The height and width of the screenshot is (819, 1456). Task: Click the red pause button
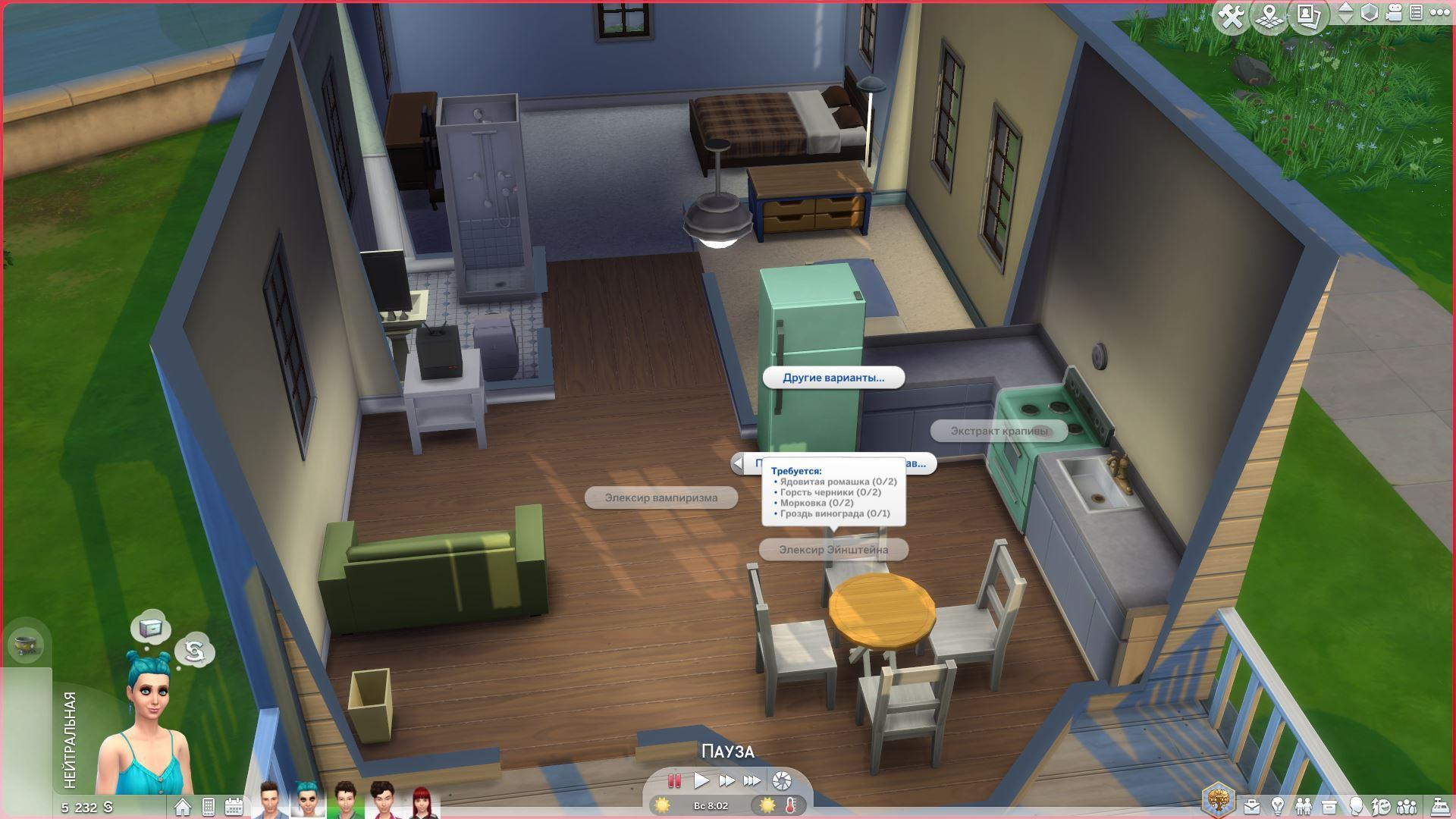point(673,780)
